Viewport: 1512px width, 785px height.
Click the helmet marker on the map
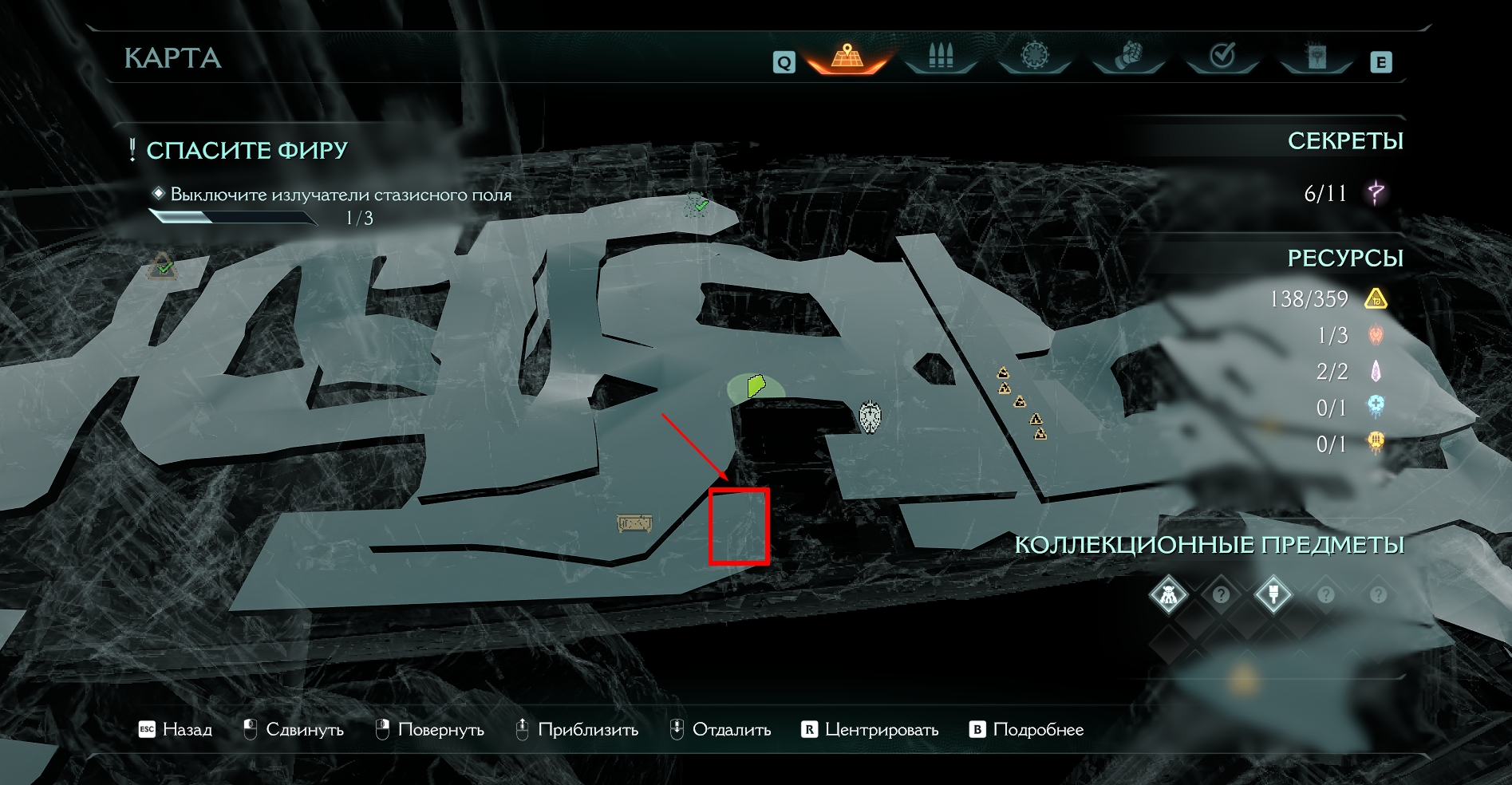tap(870, 416)
